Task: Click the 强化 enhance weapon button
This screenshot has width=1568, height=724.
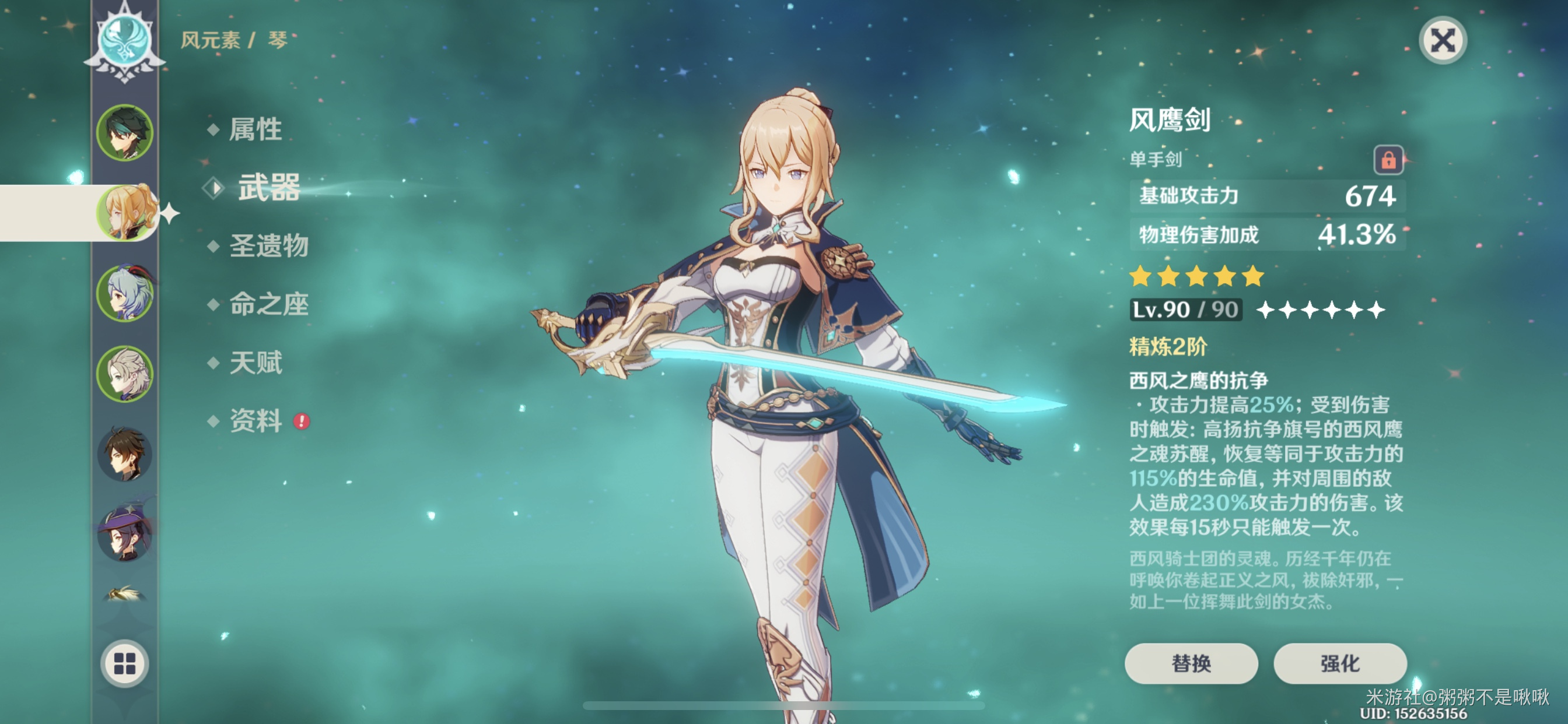Action: click(x=1339, y=663)
